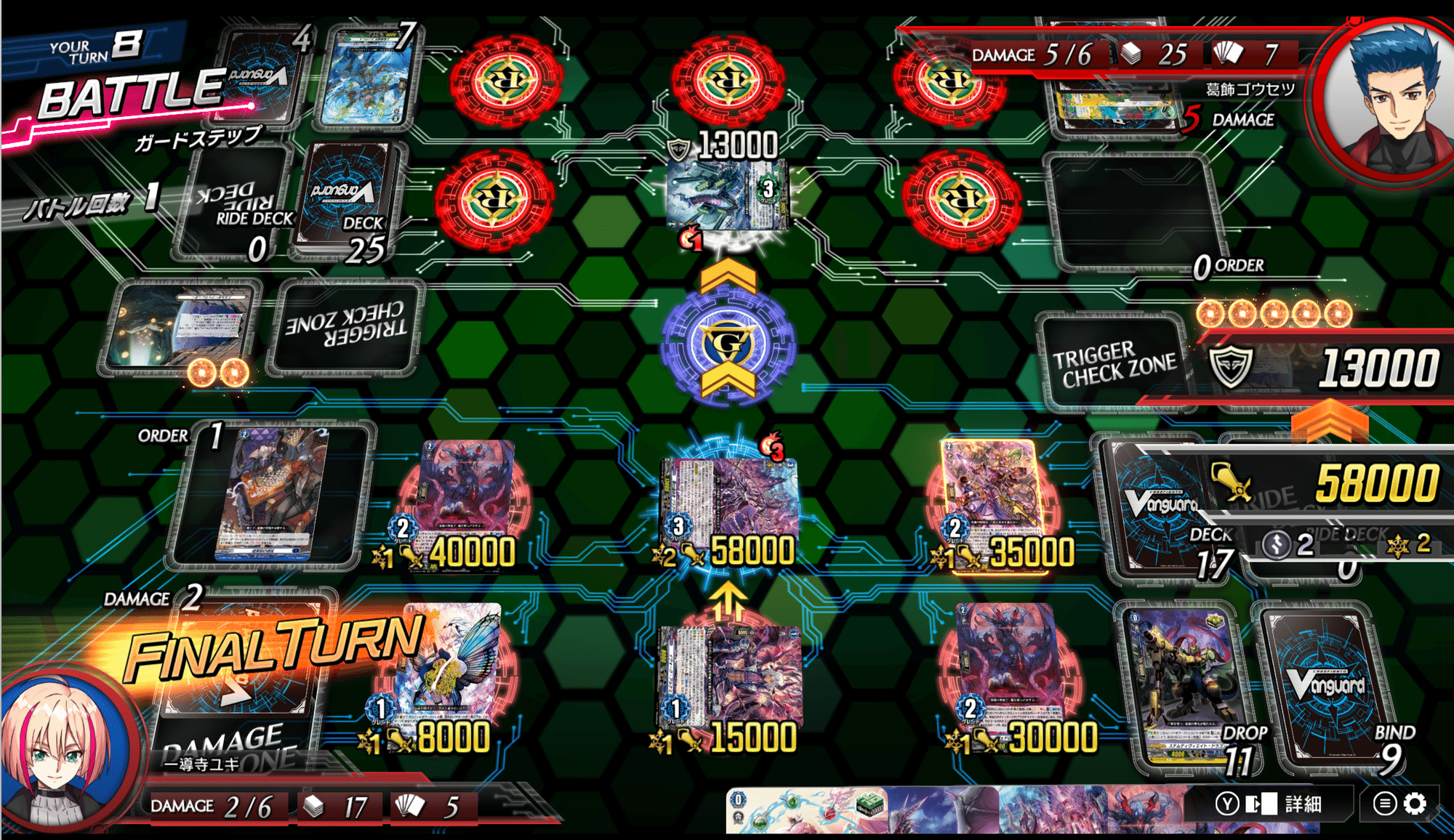Open the settings gear icon
Screen dimensions: 1454x840
pyautogui.click(x=1415, y=804)
